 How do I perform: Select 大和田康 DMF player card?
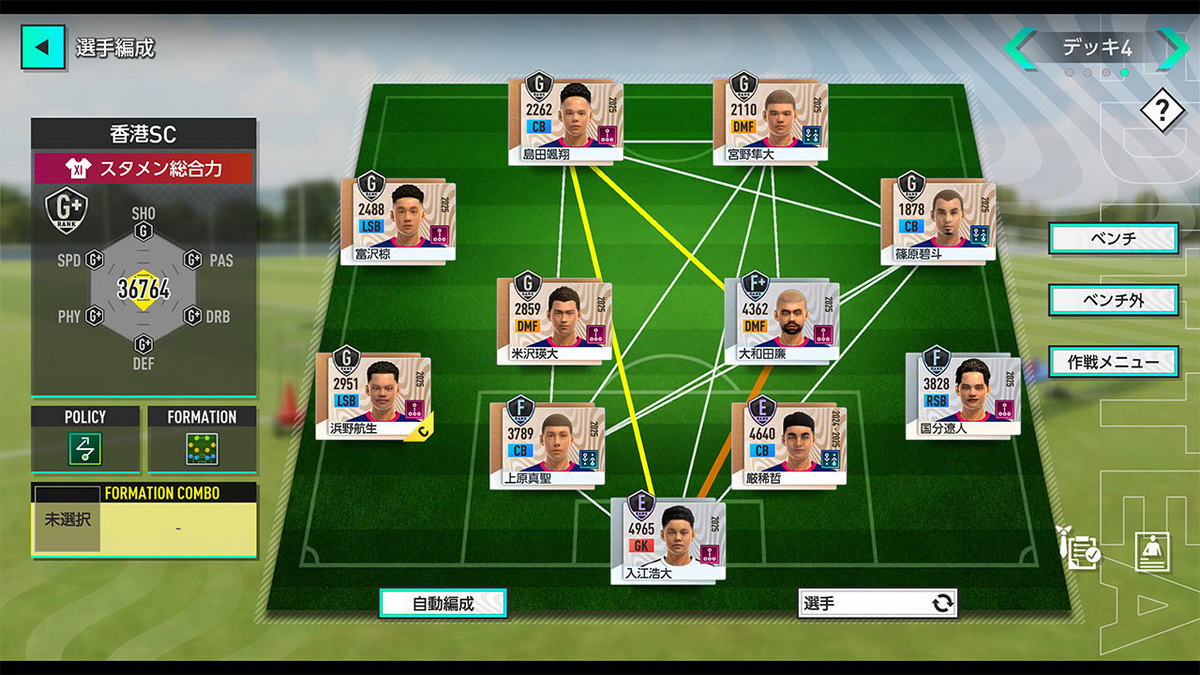pos(782,319)
